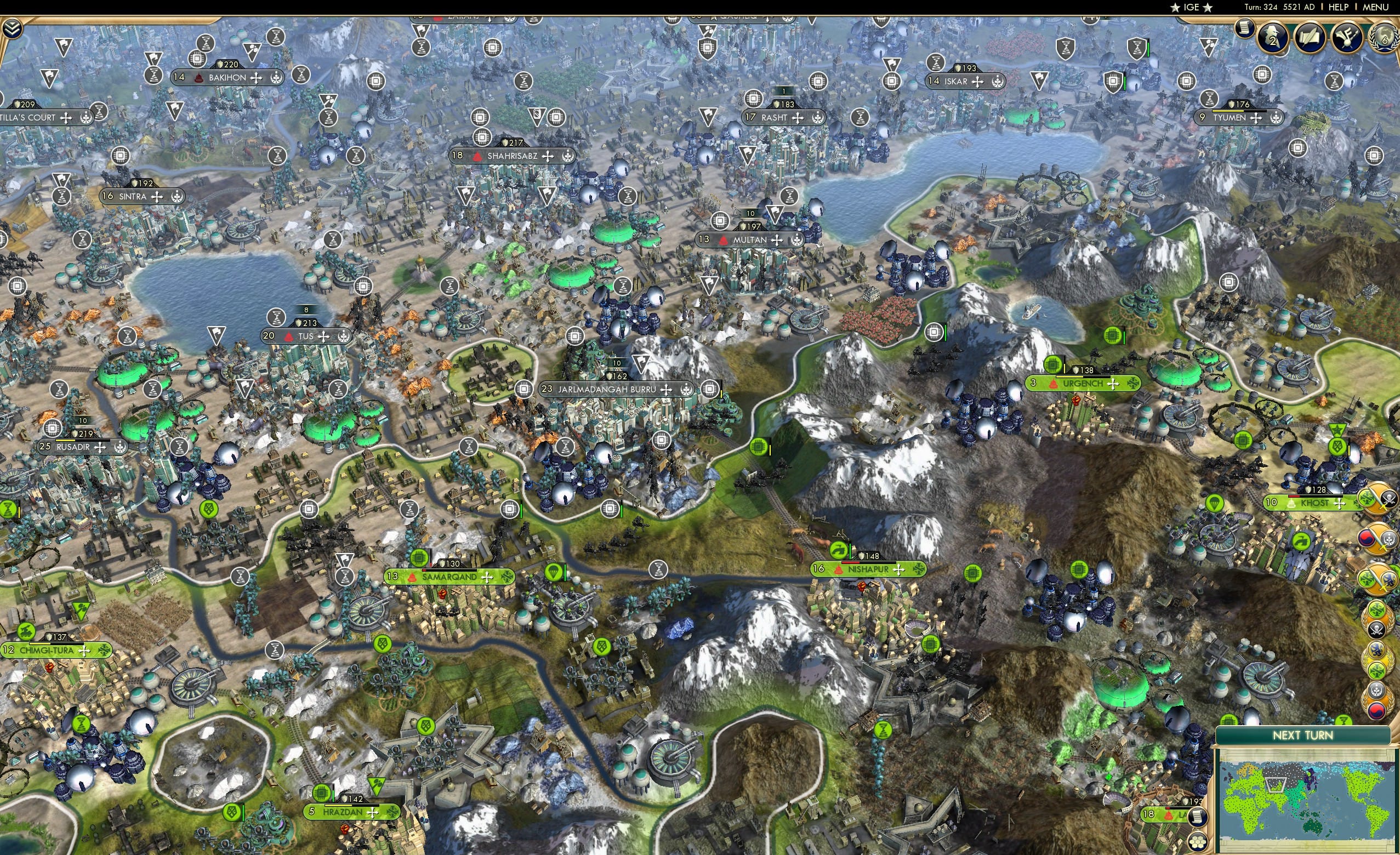Click the hourglass unit shield near Sintra
This screenshot has height=855, width=1400.
61,197
